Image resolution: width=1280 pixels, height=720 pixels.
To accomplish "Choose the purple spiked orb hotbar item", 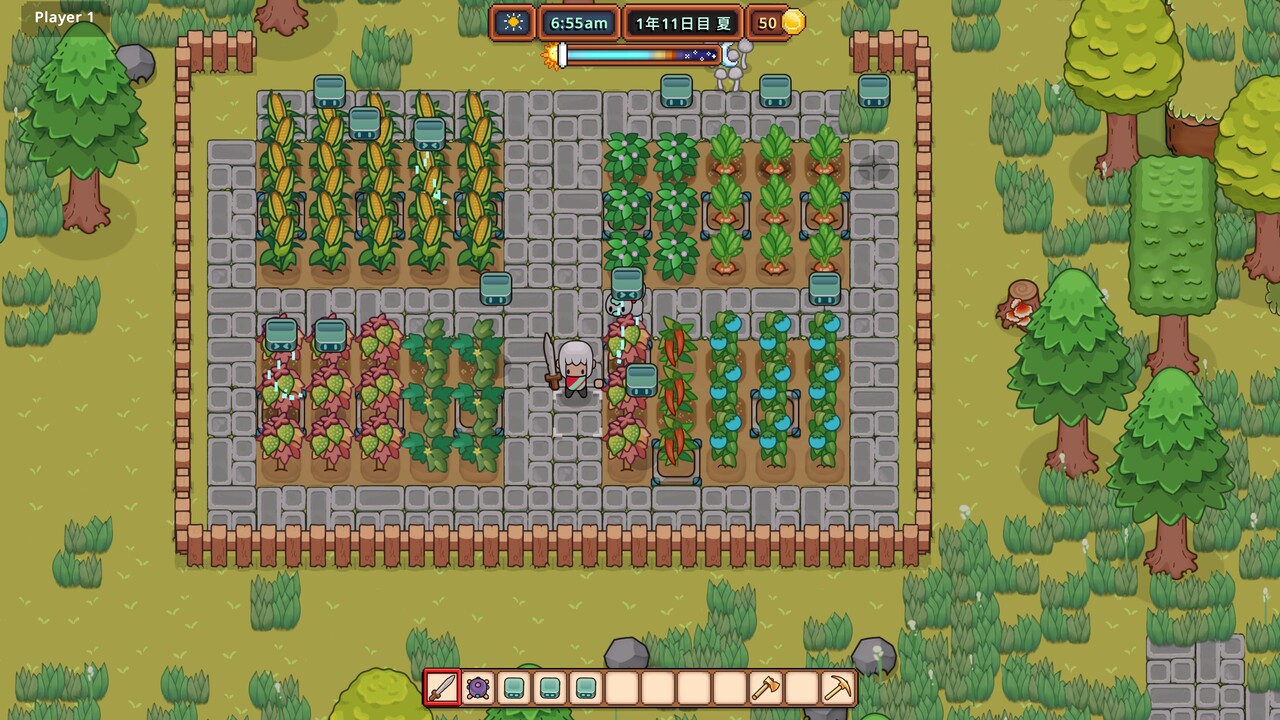I will [x=478, y=688].
